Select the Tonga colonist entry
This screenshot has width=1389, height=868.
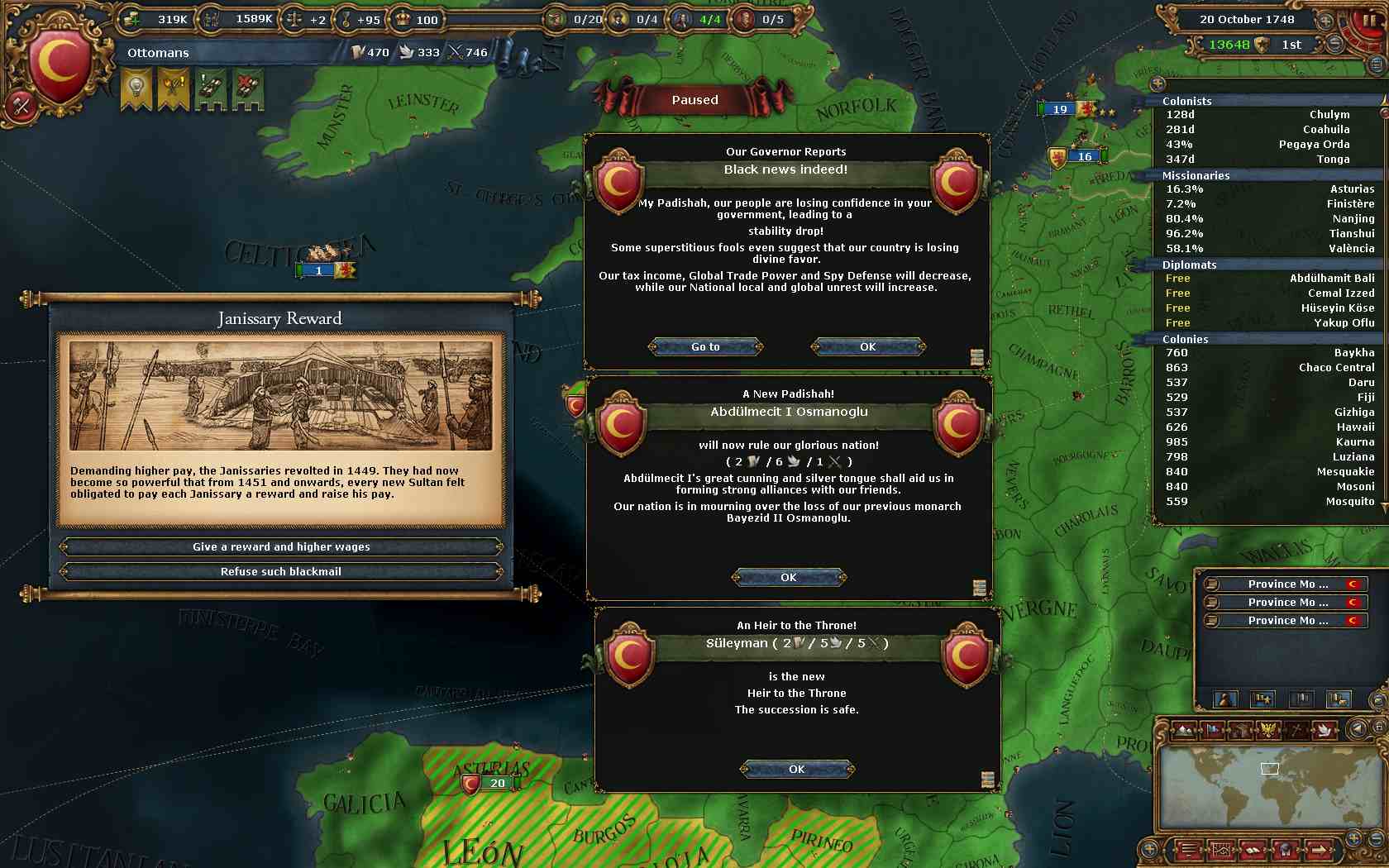point(1269,160)
